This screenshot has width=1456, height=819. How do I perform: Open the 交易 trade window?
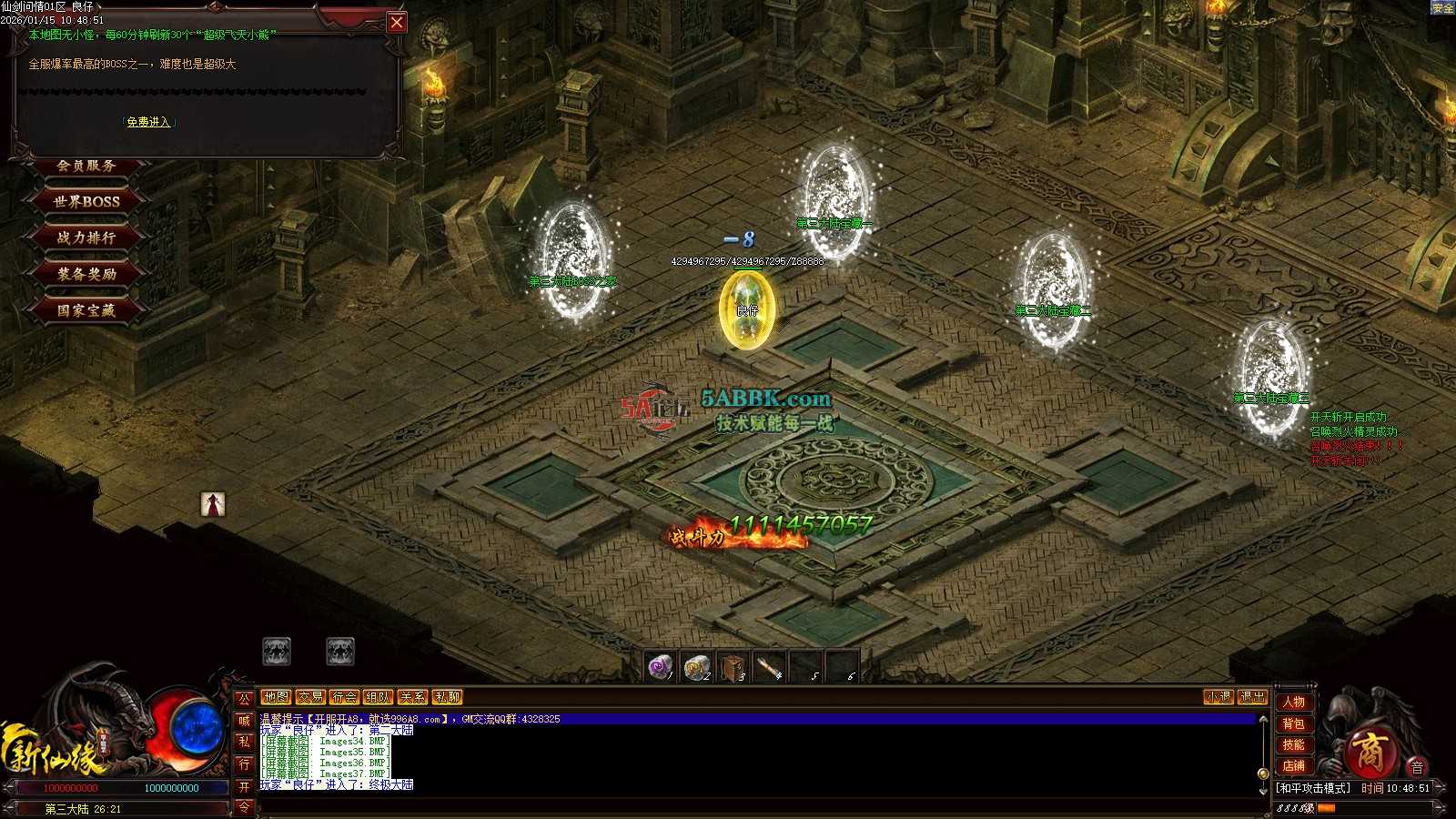pyautogui.click(x=310, y=697)
